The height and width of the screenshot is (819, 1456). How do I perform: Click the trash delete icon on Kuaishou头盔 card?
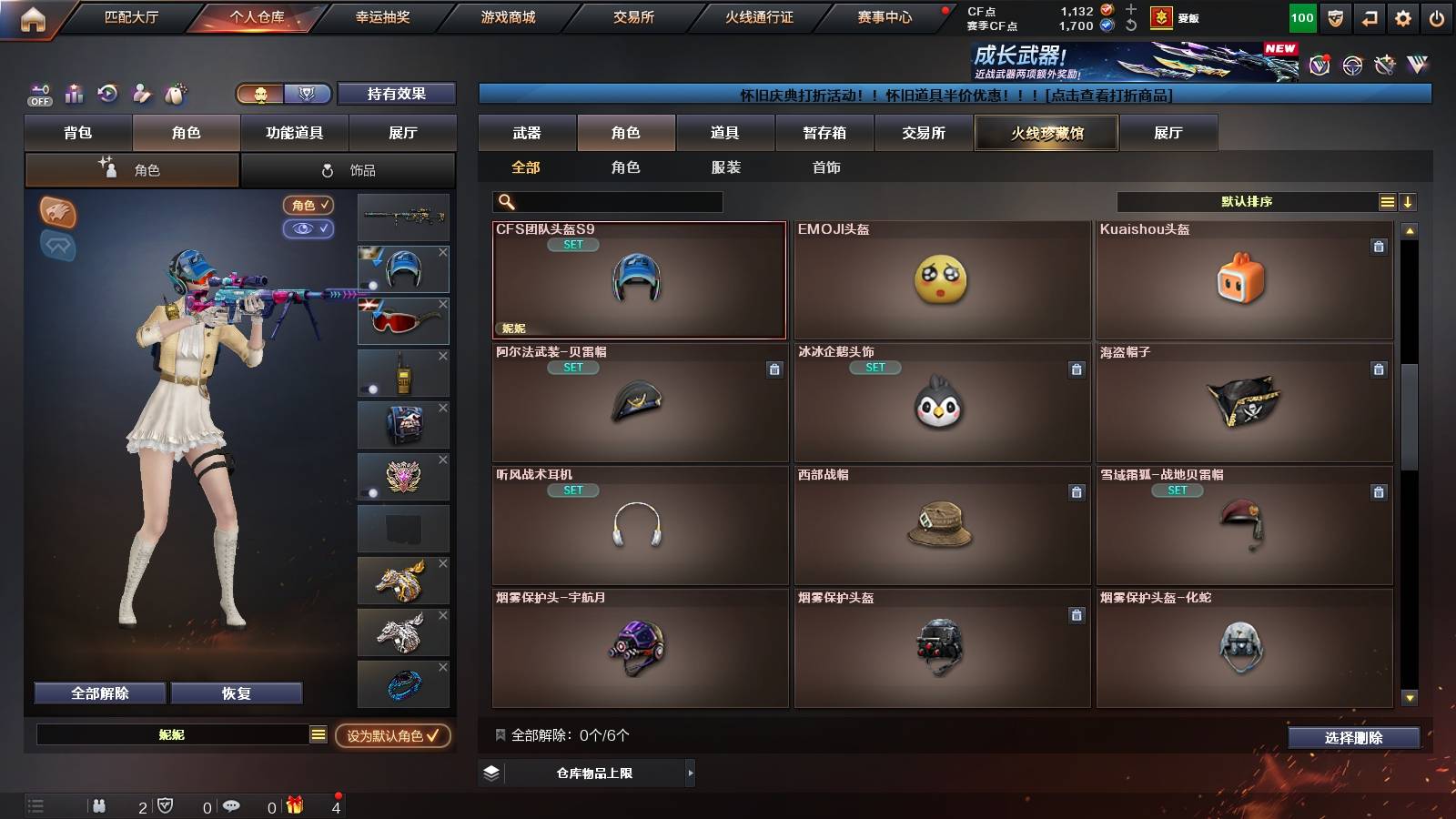(x=1379, y=246)
